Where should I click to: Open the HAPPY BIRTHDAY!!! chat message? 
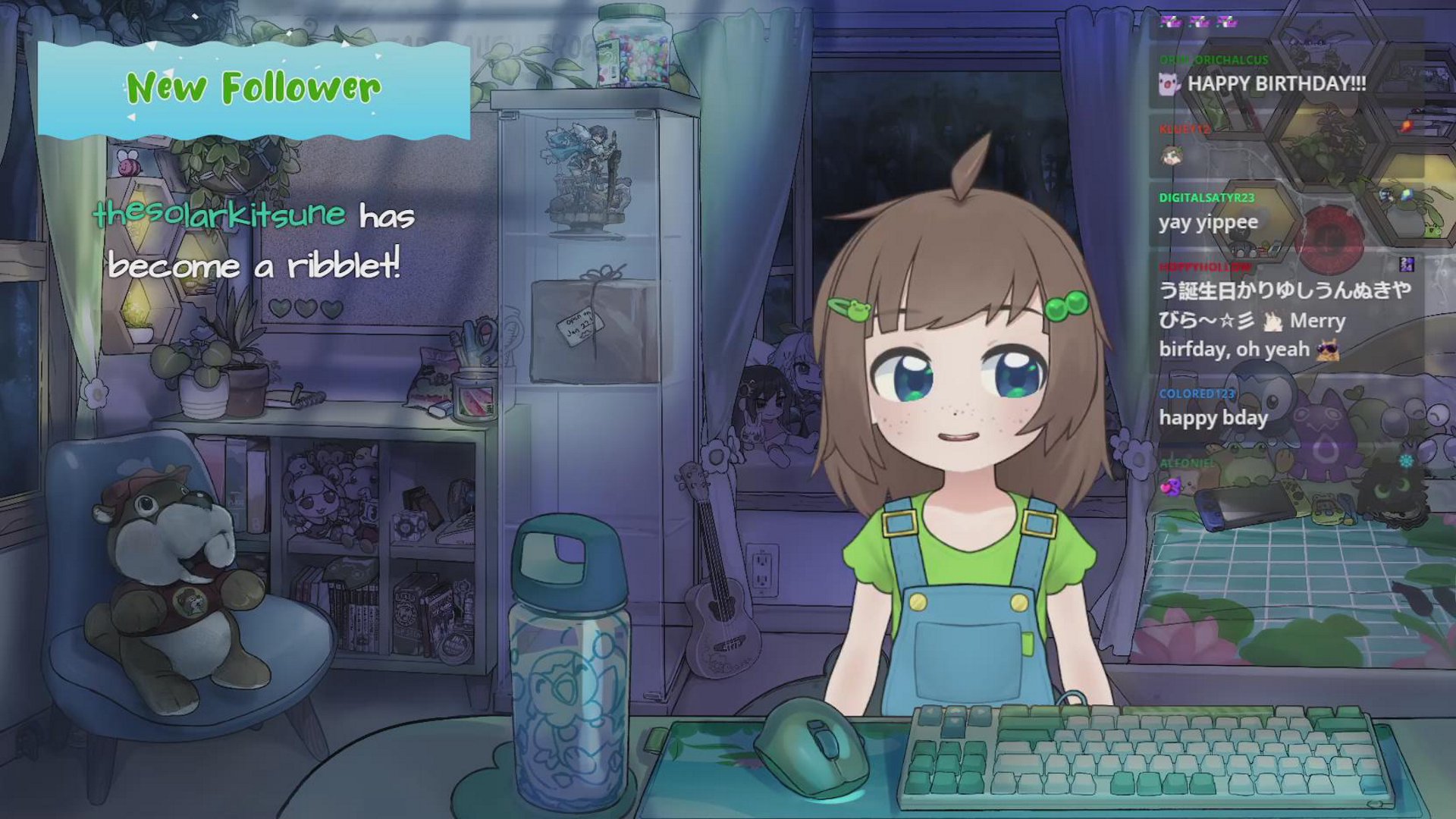[x=1276, y=83]
